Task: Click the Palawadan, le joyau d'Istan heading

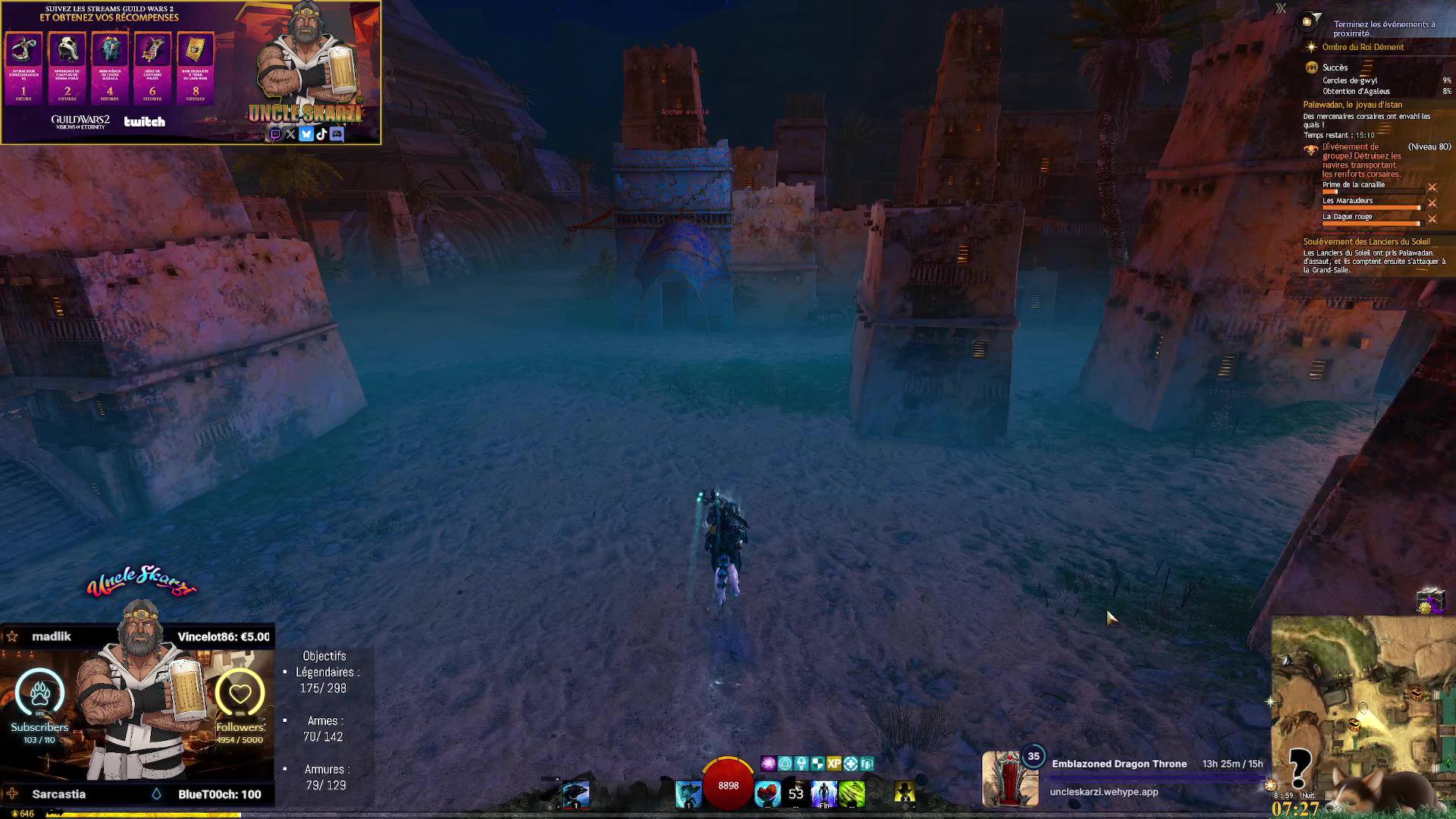Action: coord(1352,105)
